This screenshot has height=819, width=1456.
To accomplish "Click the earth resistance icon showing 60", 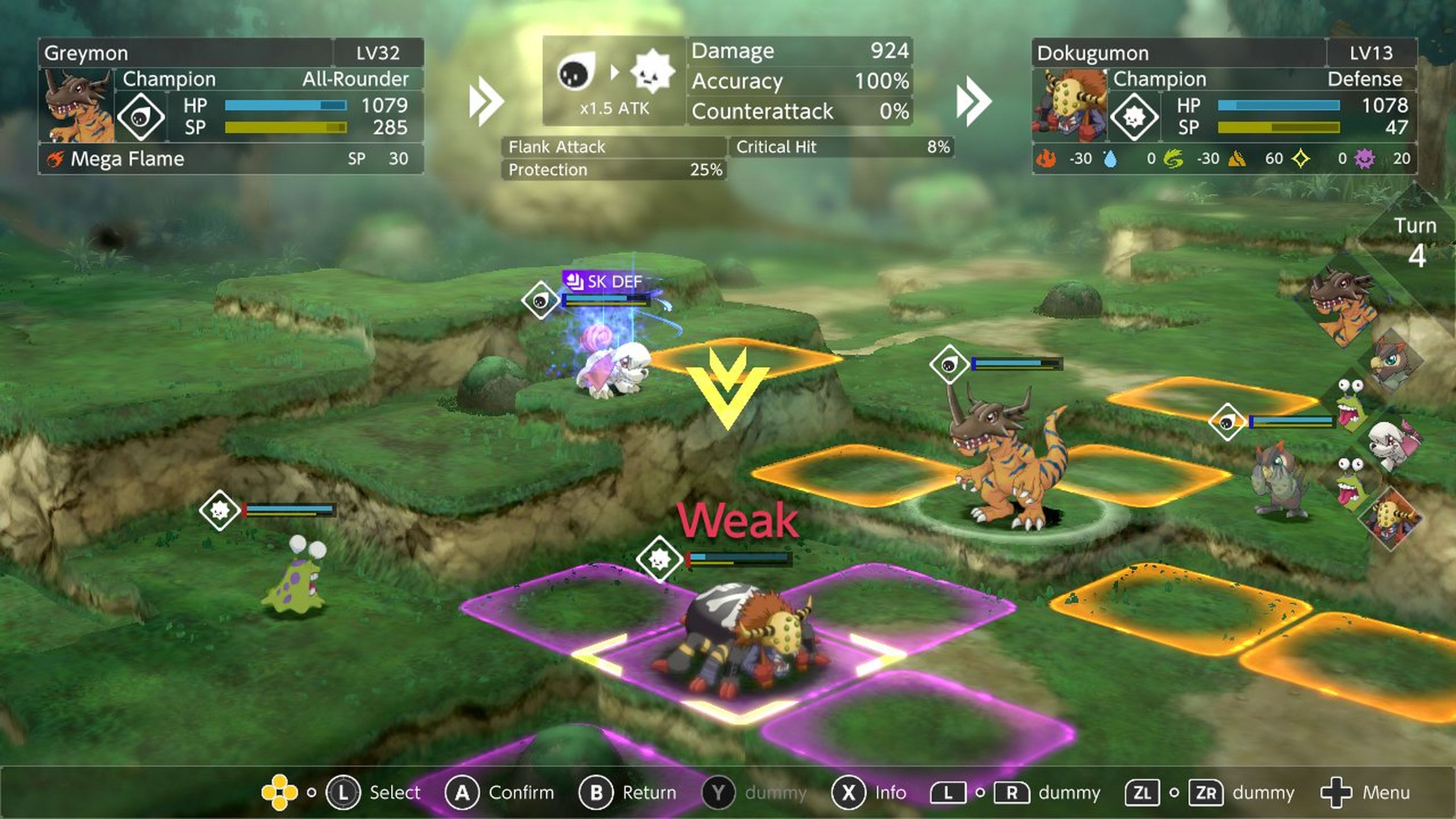I will (x=1238, y=159).
